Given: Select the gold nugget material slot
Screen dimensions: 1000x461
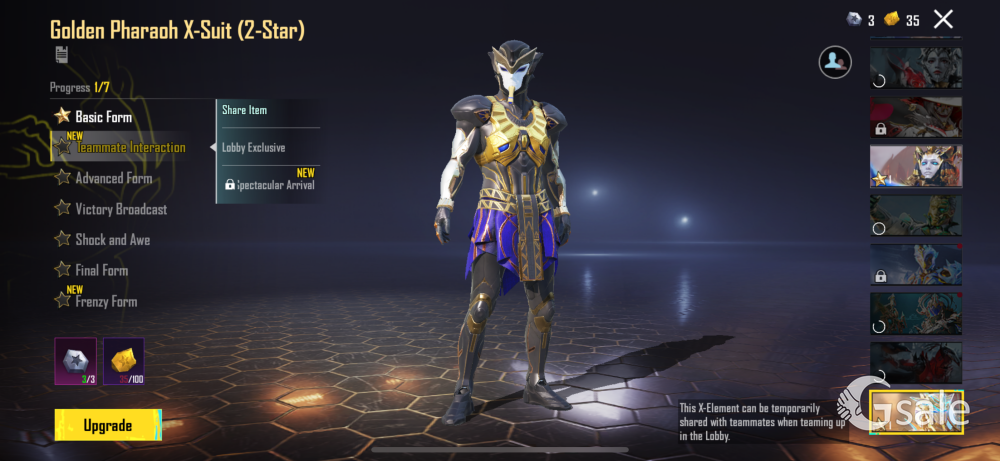Looking at the screenshot, I should click(x=124, y=361).
